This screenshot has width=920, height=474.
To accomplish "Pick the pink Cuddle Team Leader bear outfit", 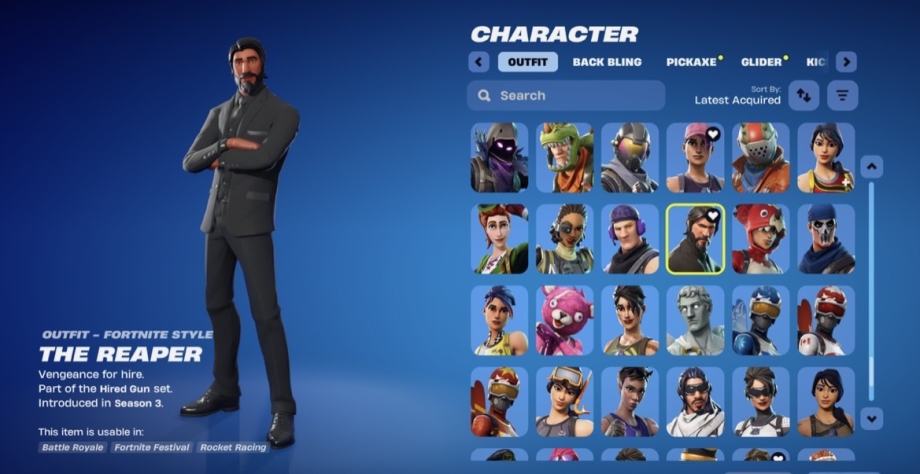I will (x=565, y=320).
